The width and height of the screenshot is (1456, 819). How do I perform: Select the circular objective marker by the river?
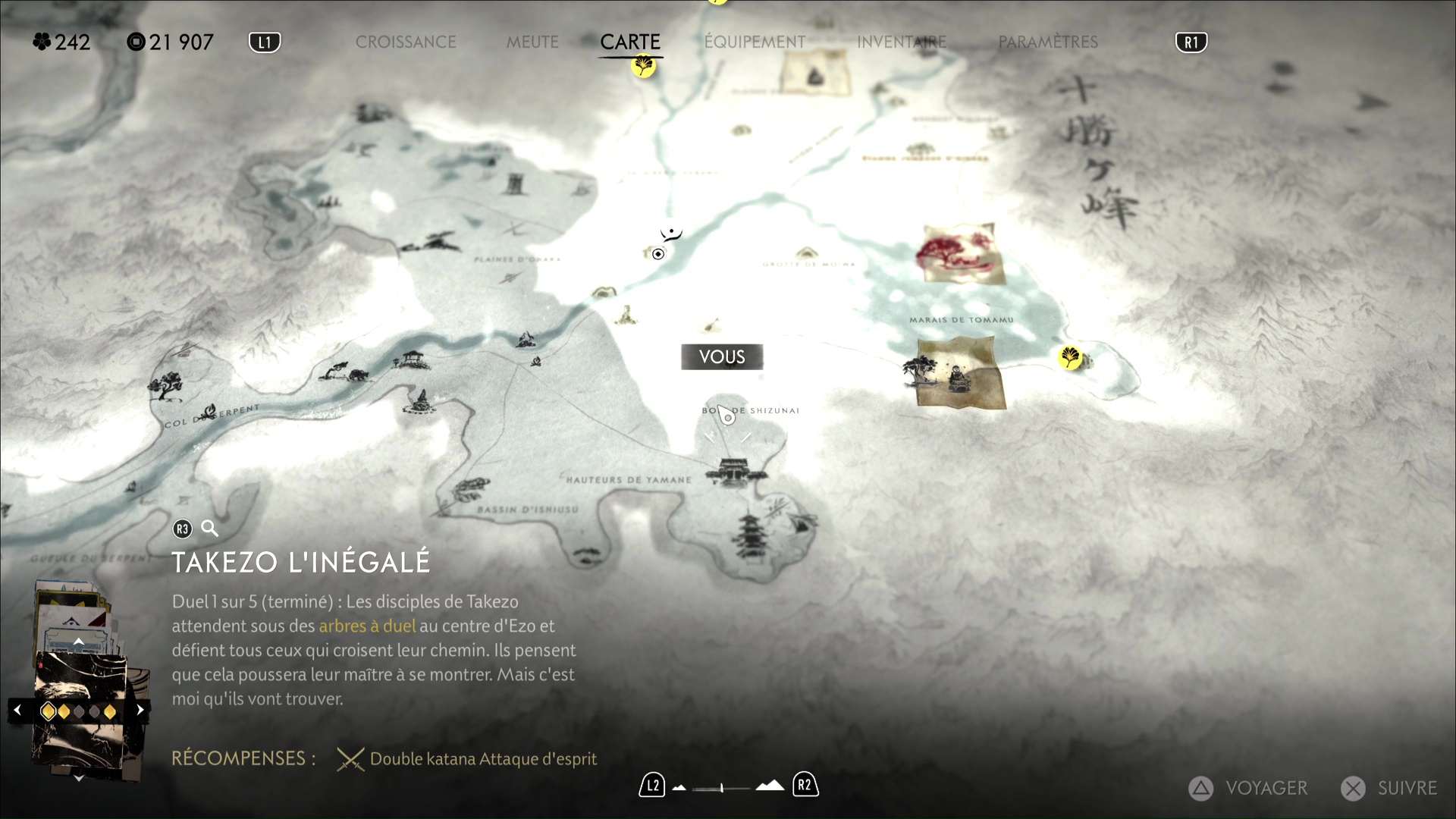pyautogui.click(x=658, y=254)
